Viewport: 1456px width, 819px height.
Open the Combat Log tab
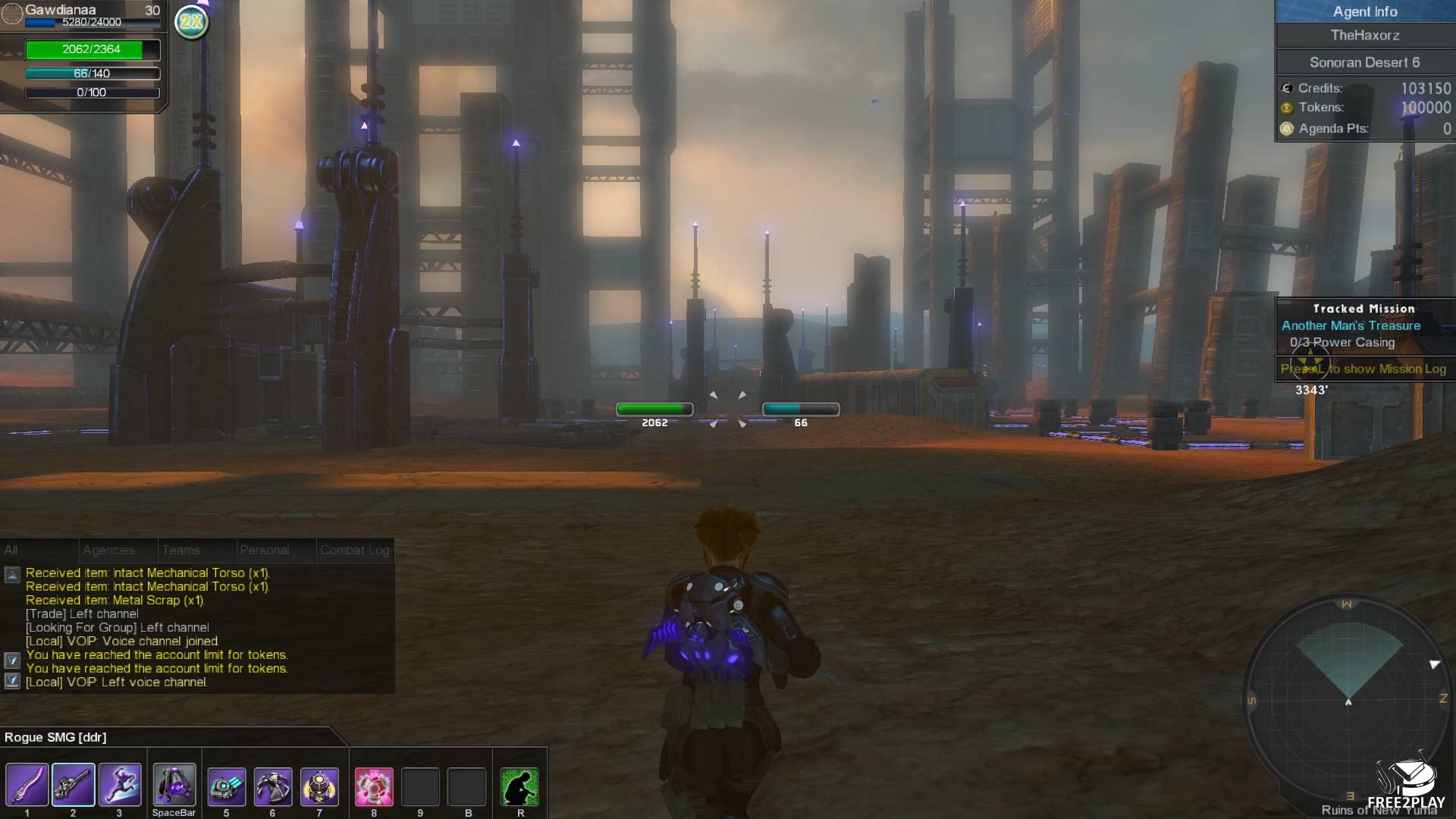click(x=355, y=551)
